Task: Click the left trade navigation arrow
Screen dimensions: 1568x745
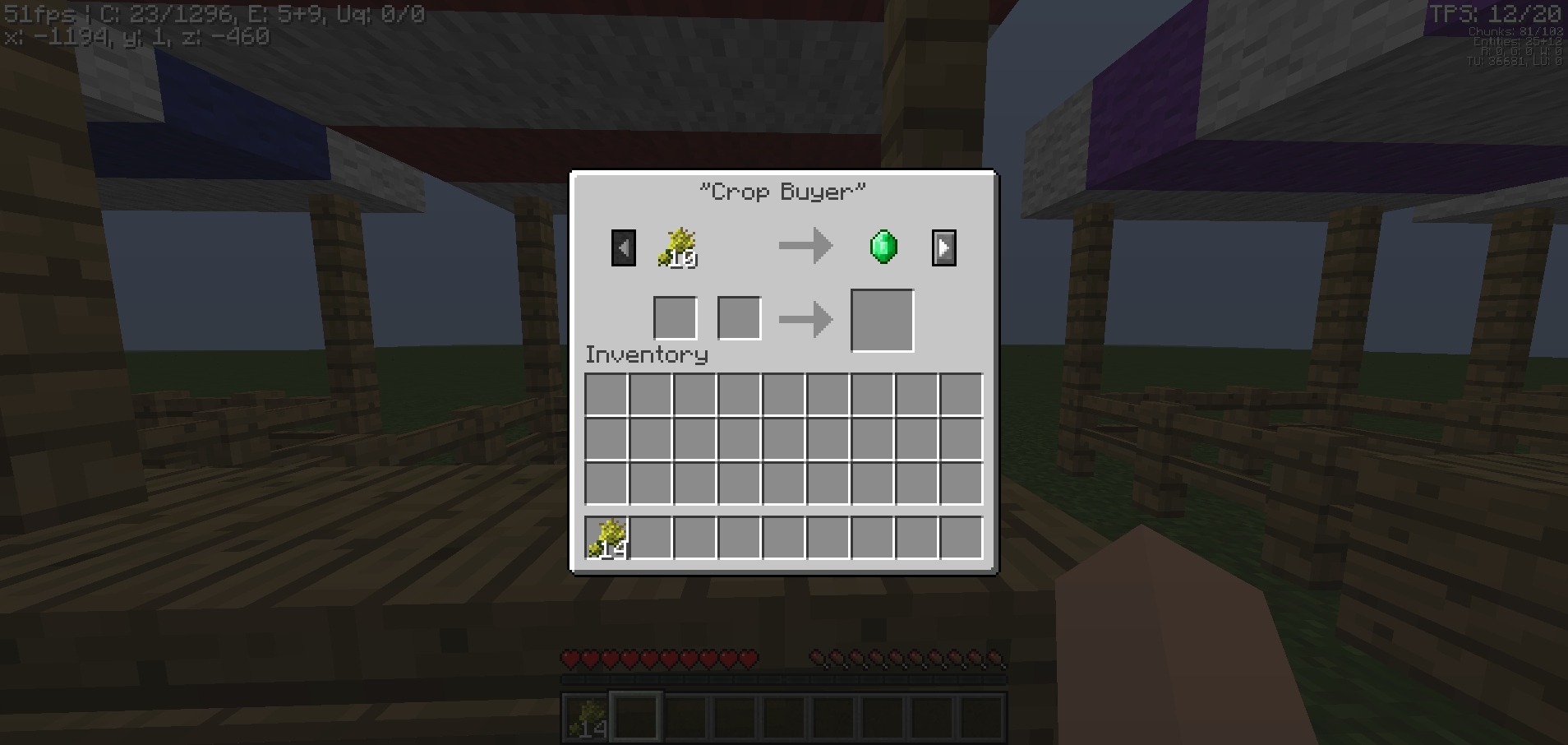Action: coord(623,247)
